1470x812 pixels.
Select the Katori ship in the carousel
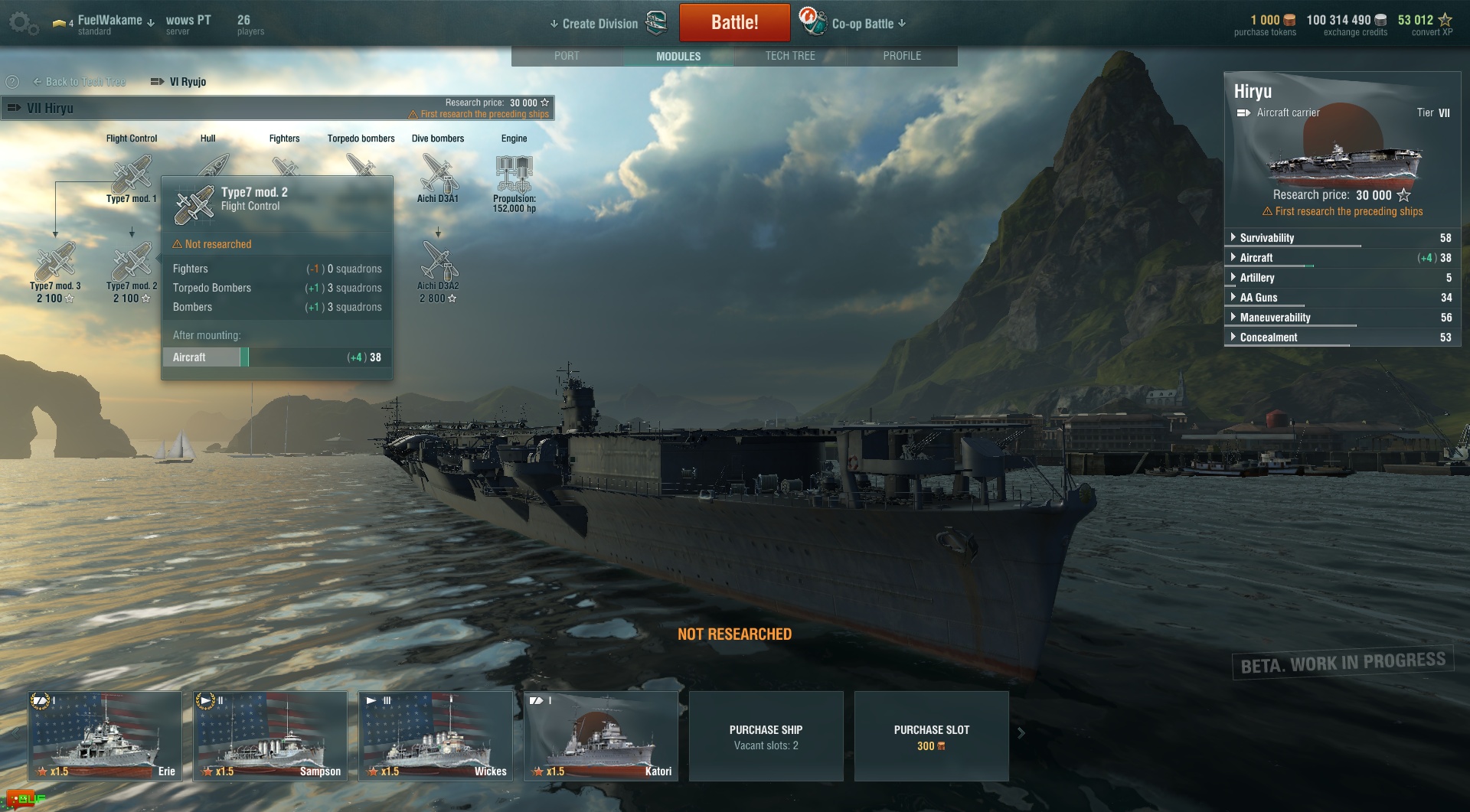point(601,735)
